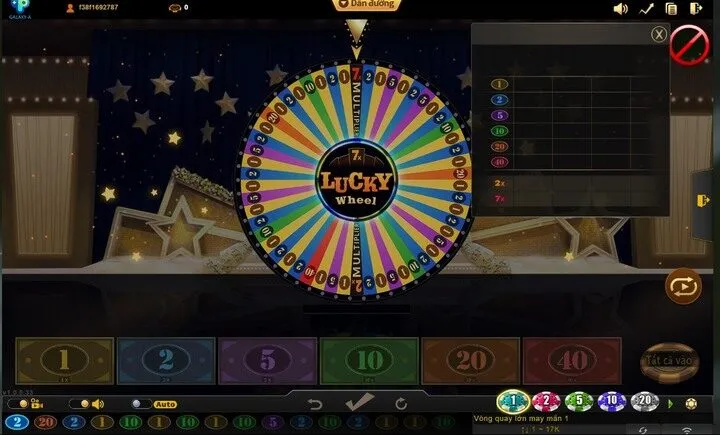This screenshot has height=435, width=720.
Task: Choose the green 5 chip
Action: click(x=579, y=401)
